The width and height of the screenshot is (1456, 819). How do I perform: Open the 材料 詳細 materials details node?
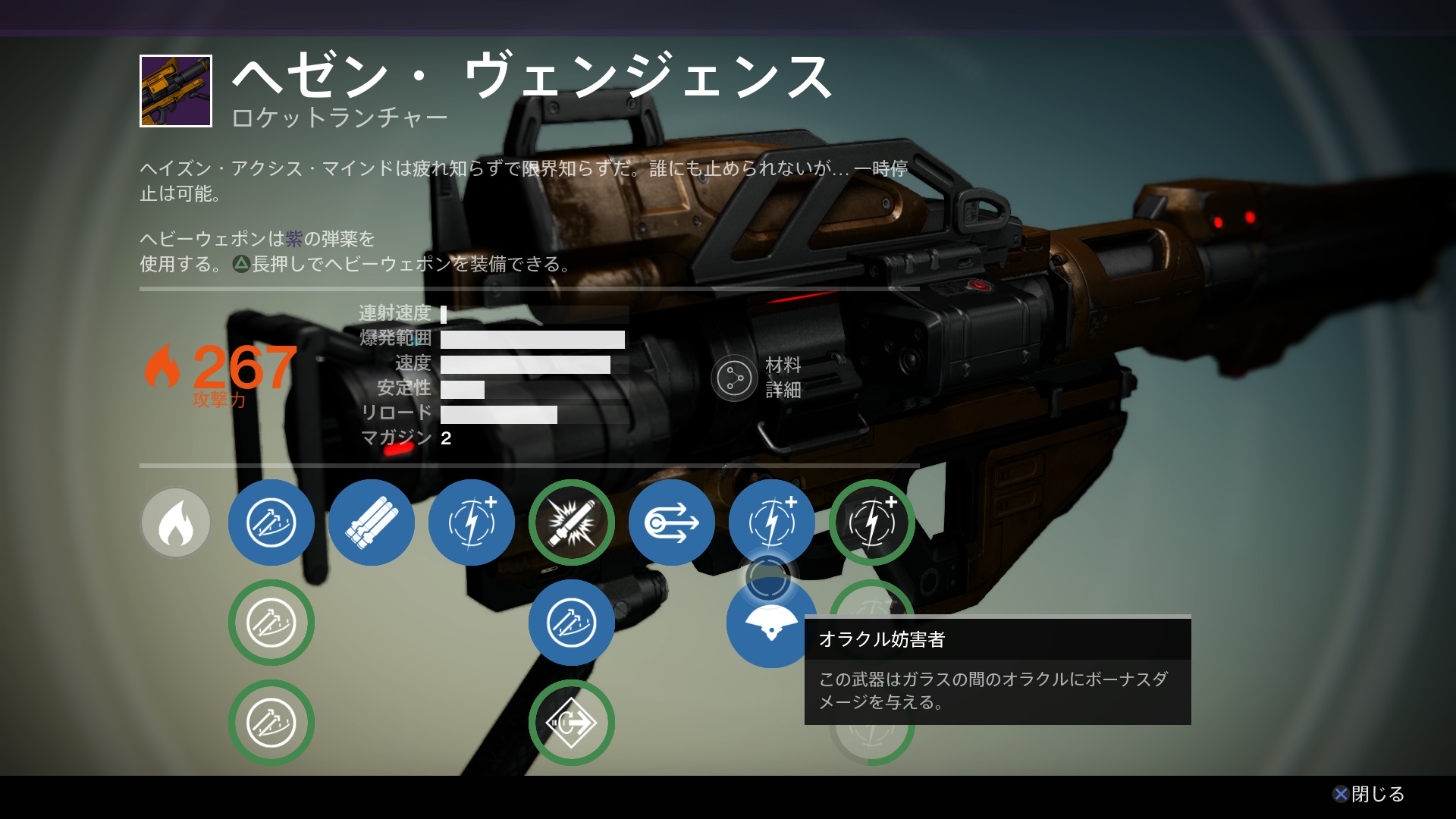tap(734, 378)
